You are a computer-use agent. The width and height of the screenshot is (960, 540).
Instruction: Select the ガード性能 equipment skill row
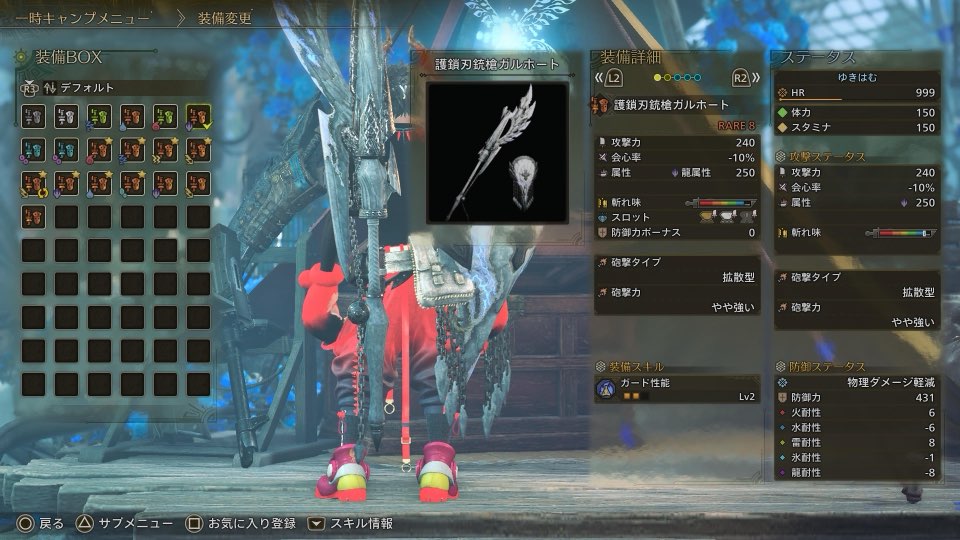point(676,390)
